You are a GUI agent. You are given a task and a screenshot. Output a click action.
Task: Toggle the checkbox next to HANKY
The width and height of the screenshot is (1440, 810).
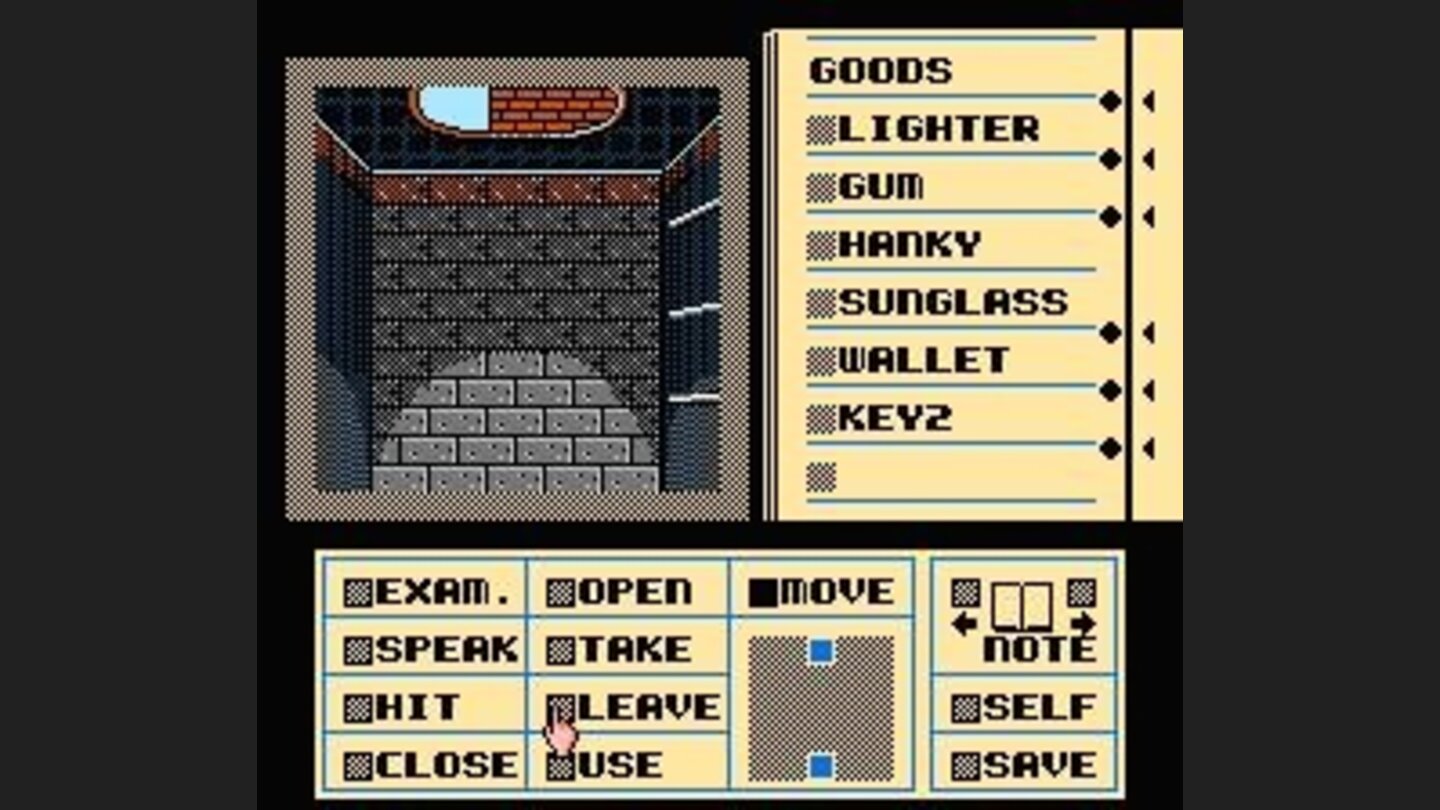822,243
